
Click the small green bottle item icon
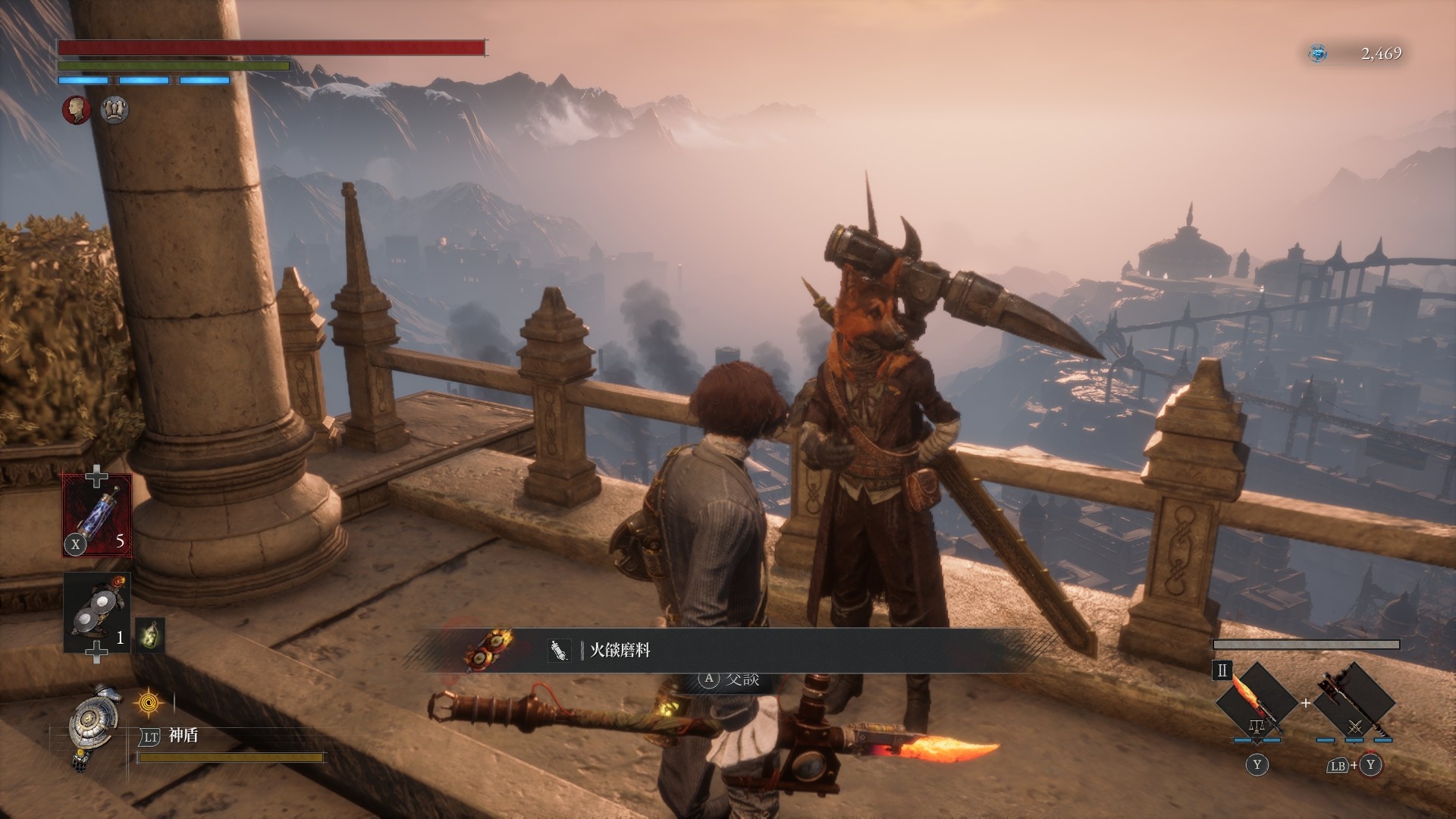[x=149, y=634]
